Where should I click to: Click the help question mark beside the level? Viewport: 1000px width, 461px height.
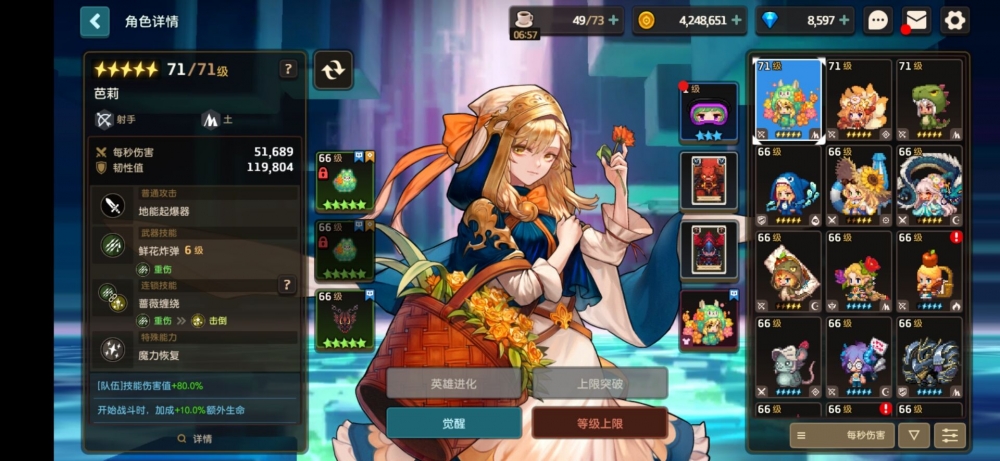click(x=288, y=69)
